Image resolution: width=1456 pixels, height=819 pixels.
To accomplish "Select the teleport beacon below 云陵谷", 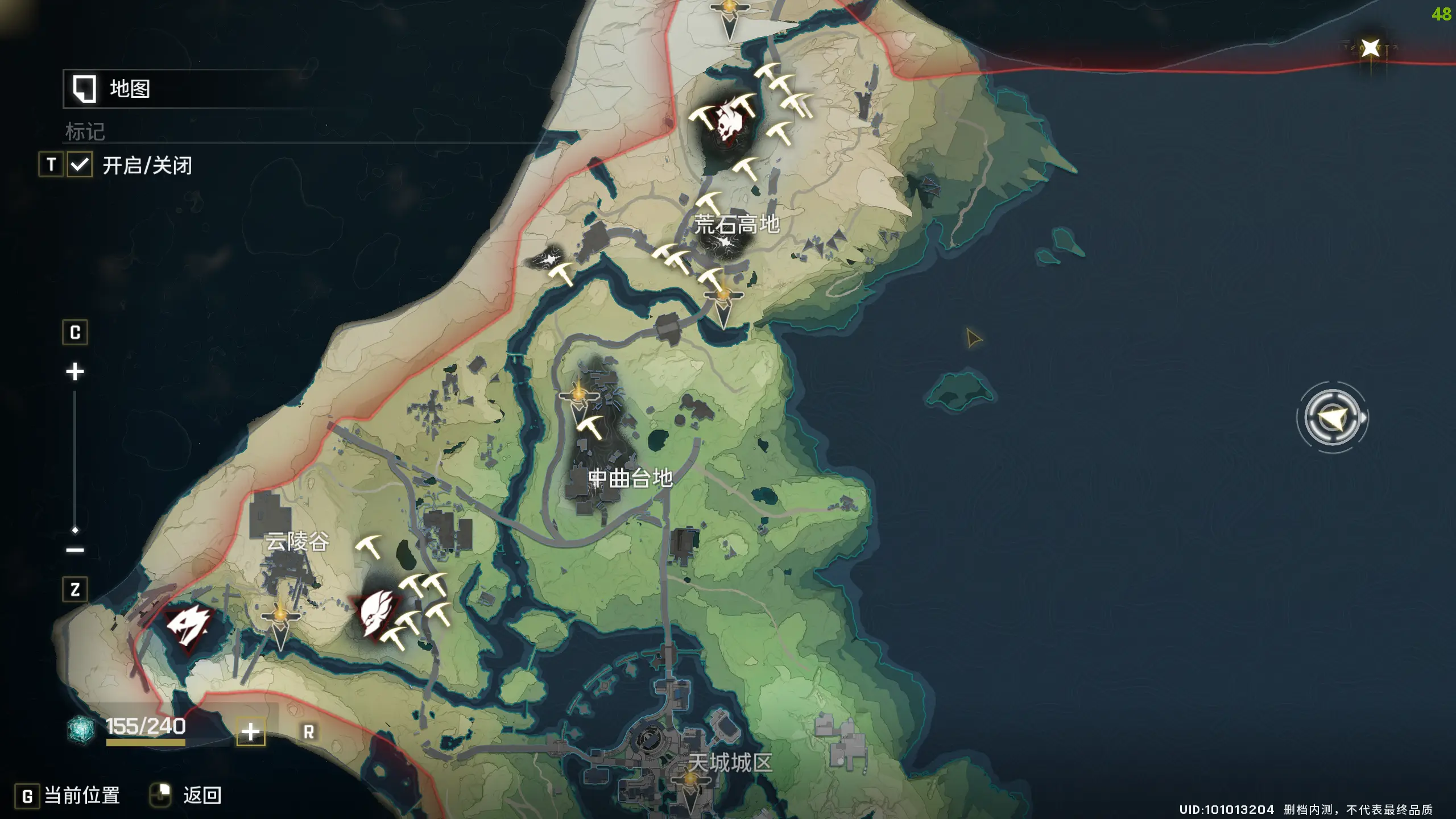I will click(x=280, y=623).
